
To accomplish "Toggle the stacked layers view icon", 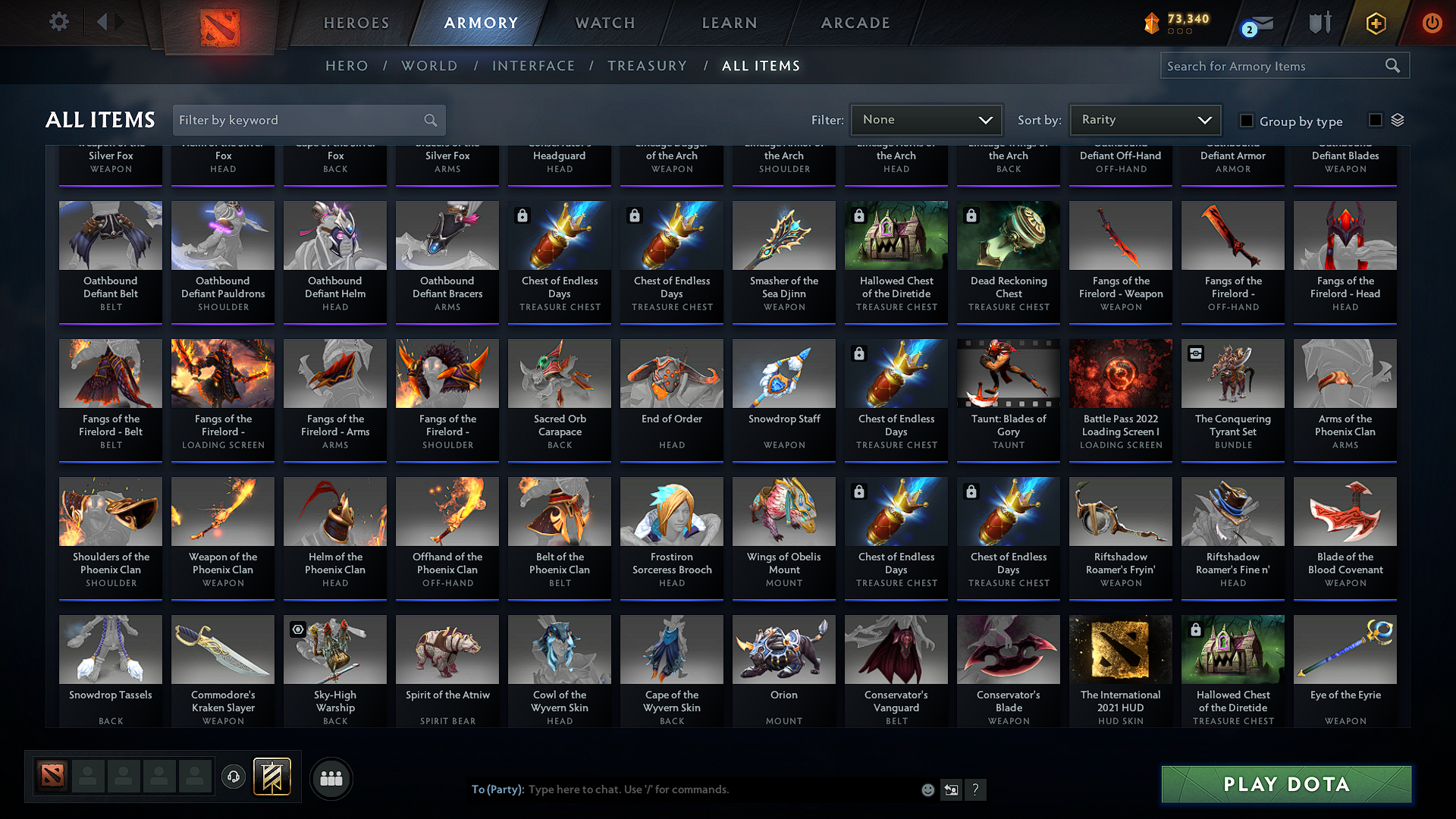I will coord(1398,120).
